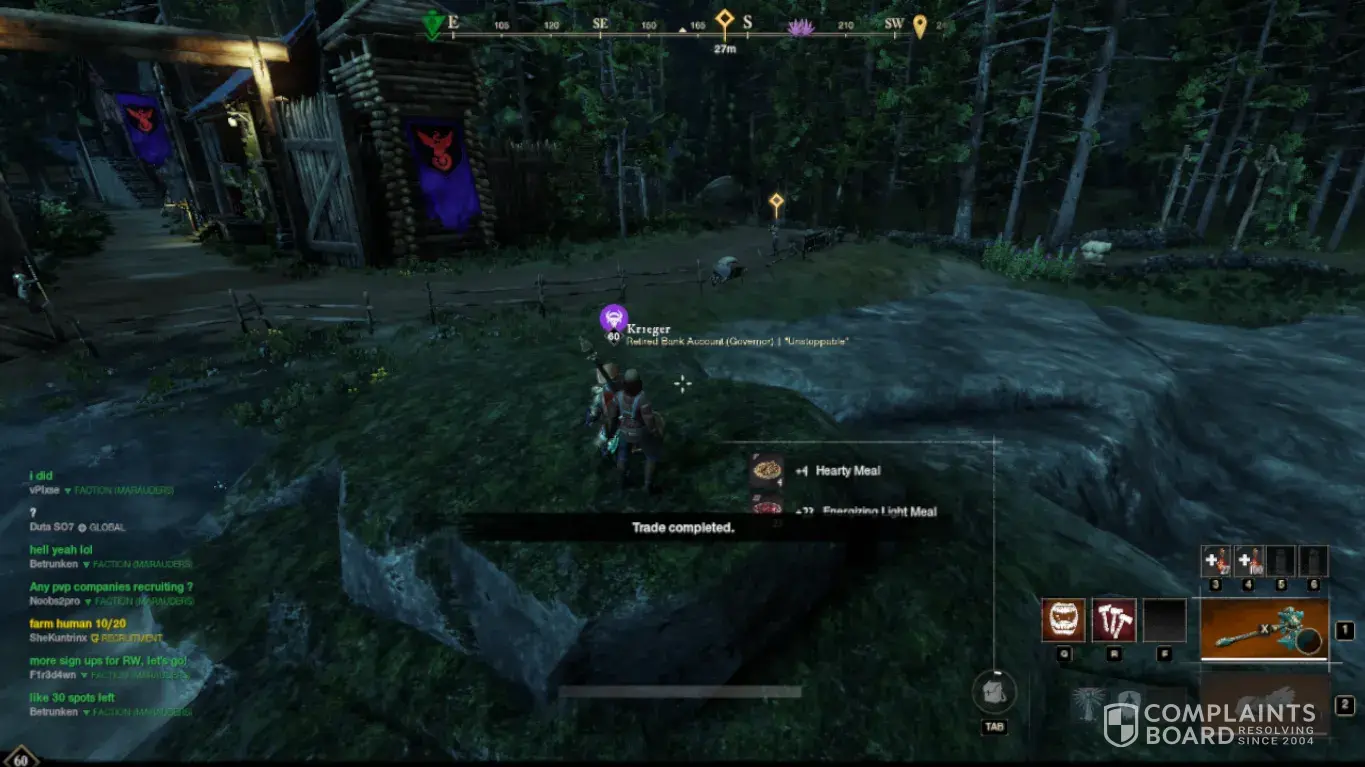The width and height of the screenshot is (1365, 767).
Task: Activate the roaring mouth ability
Action: 1062,620
